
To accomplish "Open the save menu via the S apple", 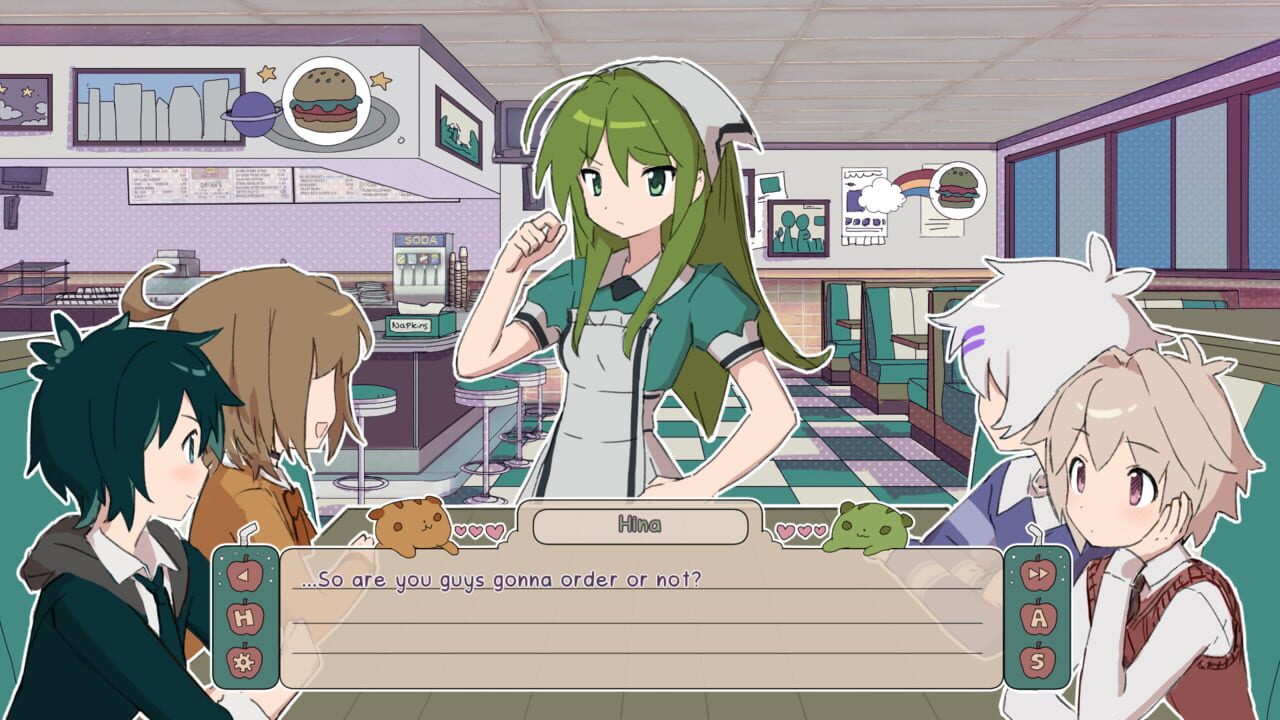I will [1040, 662].
